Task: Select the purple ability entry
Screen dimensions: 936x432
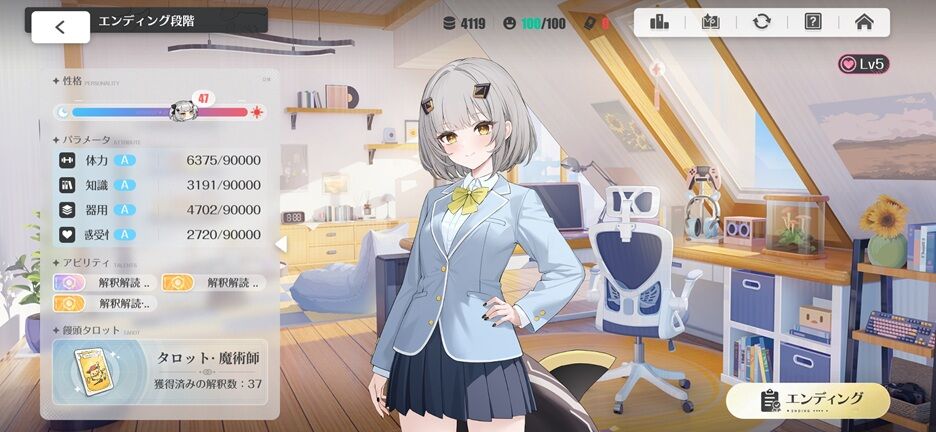Action: click(104, 282)
